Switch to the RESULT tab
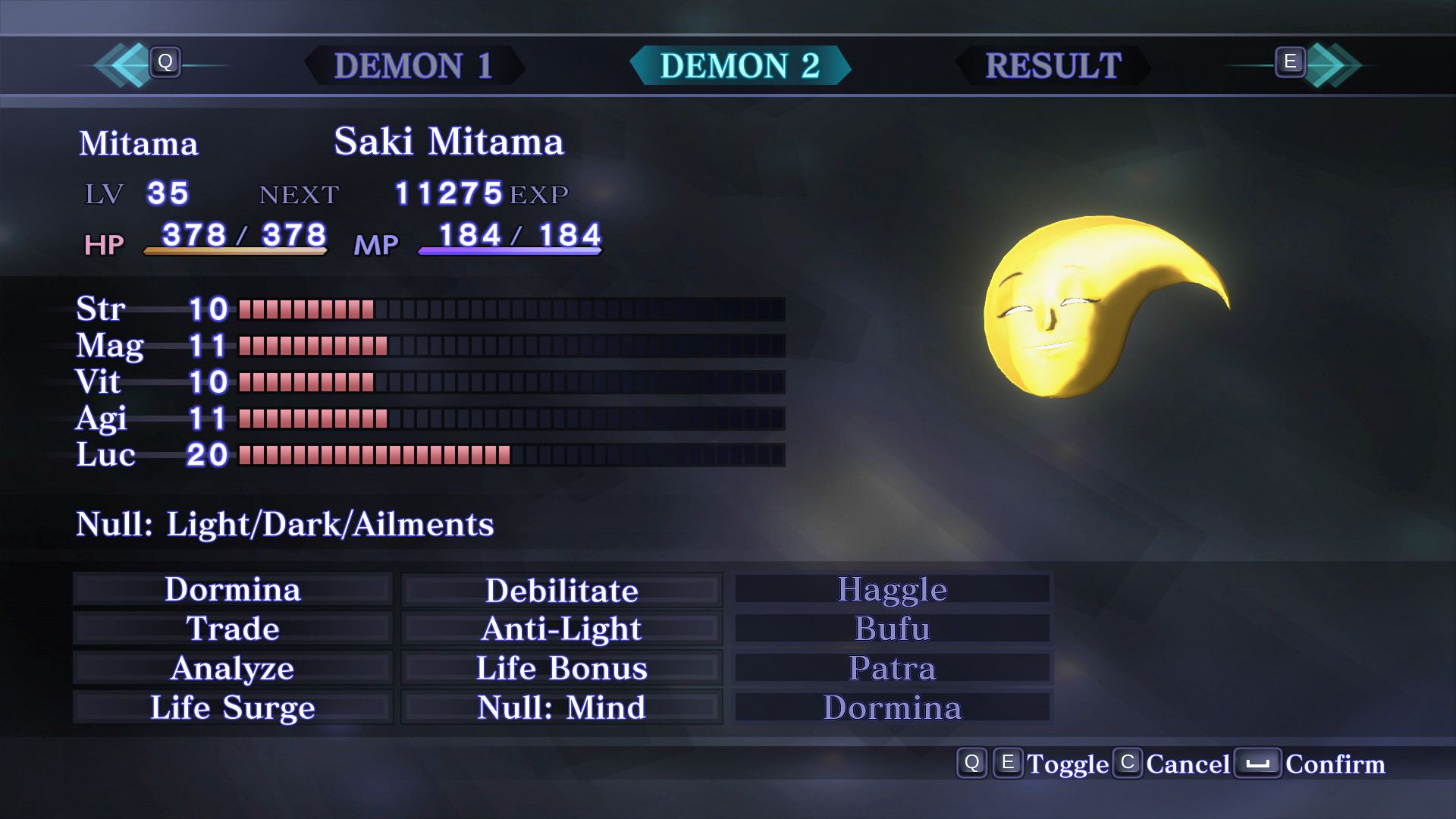 (1052, 67)
